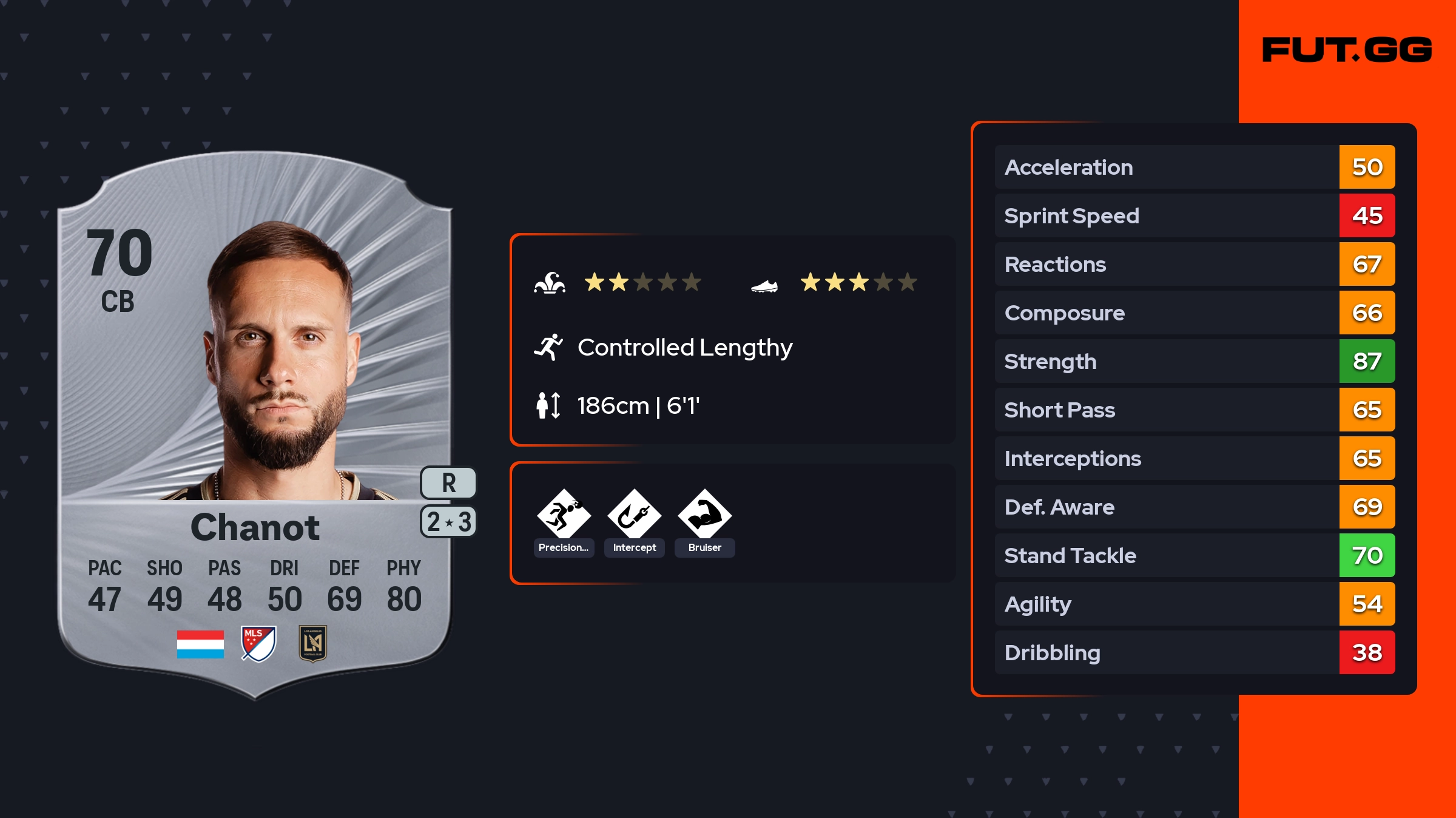Choose the Strength stat row
This screenshot has height=818, width=1456.
[x=1194, y=361]
